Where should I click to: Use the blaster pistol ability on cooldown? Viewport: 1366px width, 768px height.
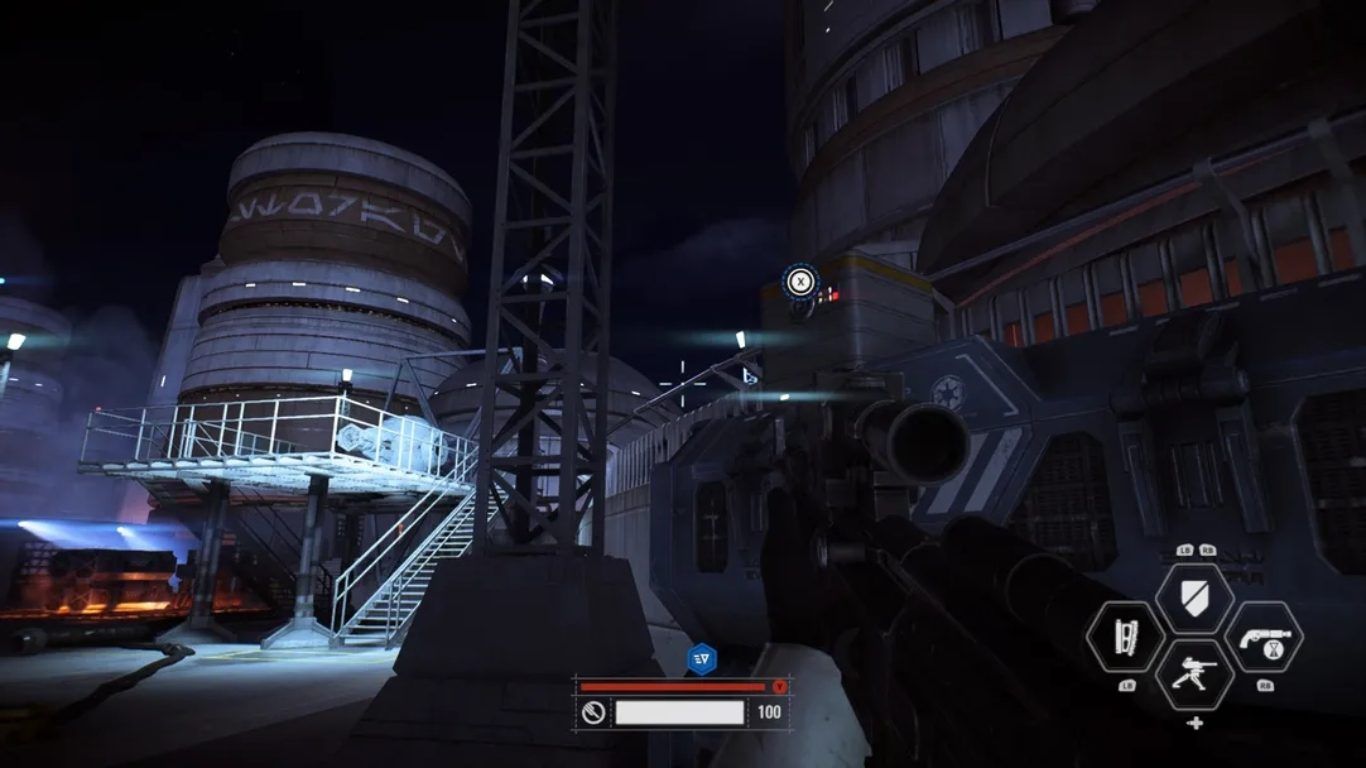[x=1264, y=637]
